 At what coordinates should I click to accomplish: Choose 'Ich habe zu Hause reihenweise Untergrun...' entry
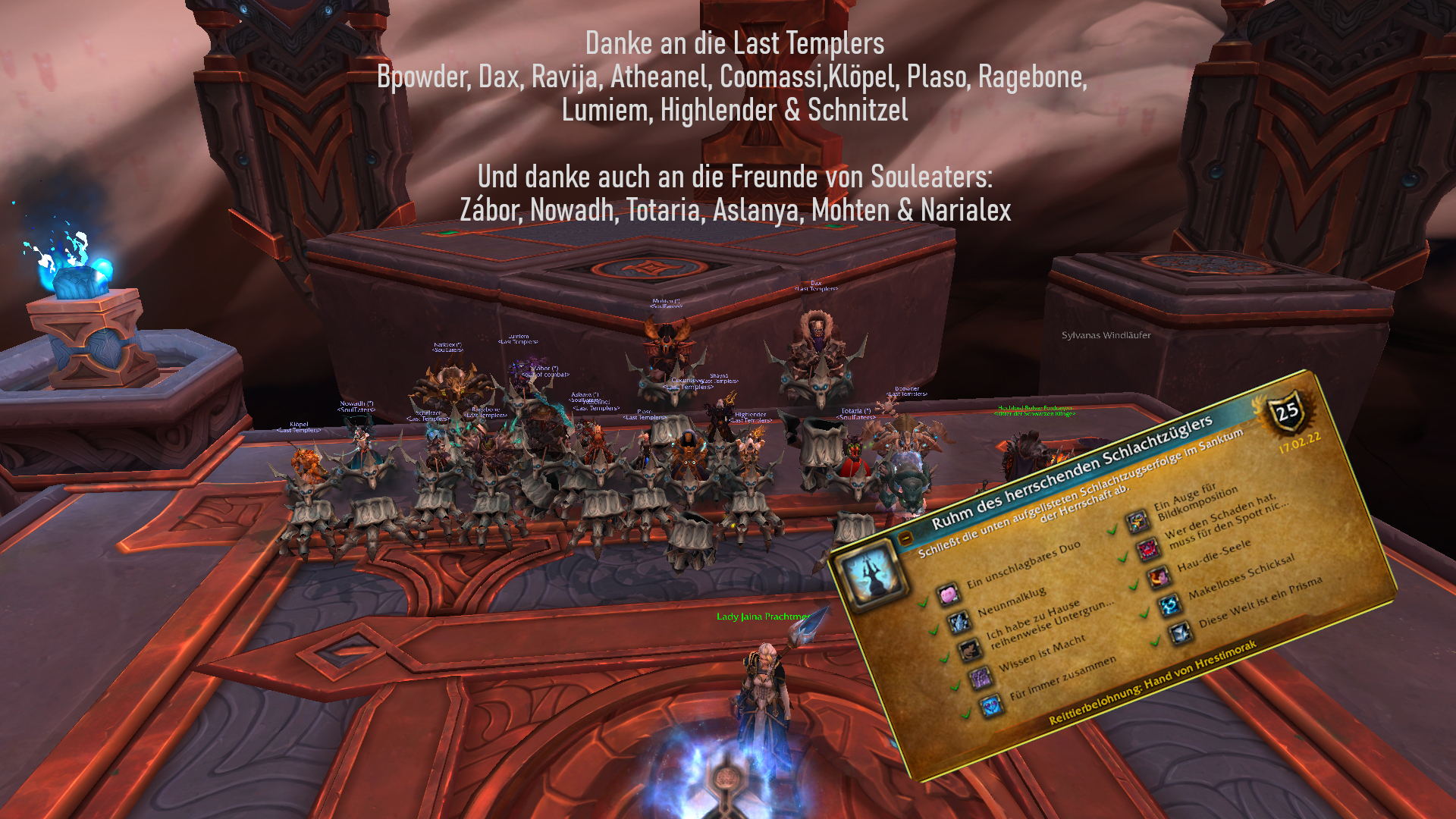click(1049, 624)
